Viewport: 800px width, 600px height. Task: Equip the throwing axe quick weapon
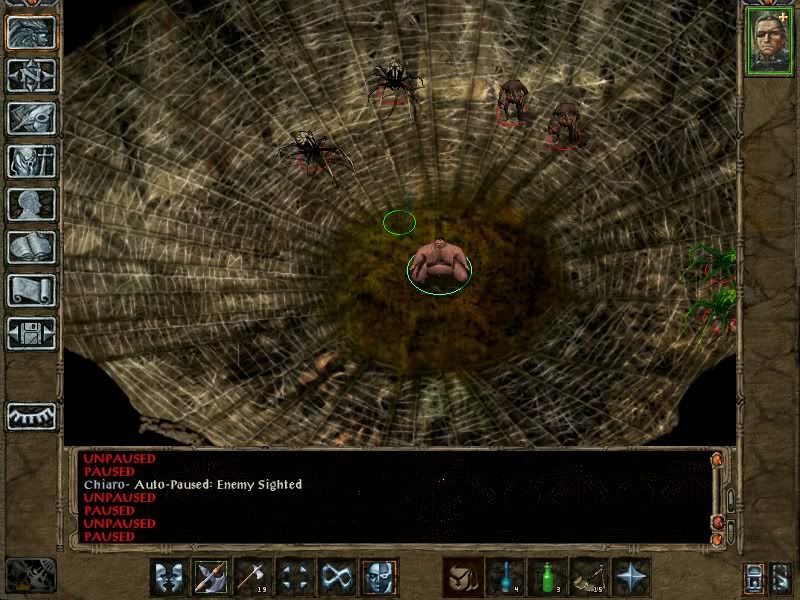[253, 577]
